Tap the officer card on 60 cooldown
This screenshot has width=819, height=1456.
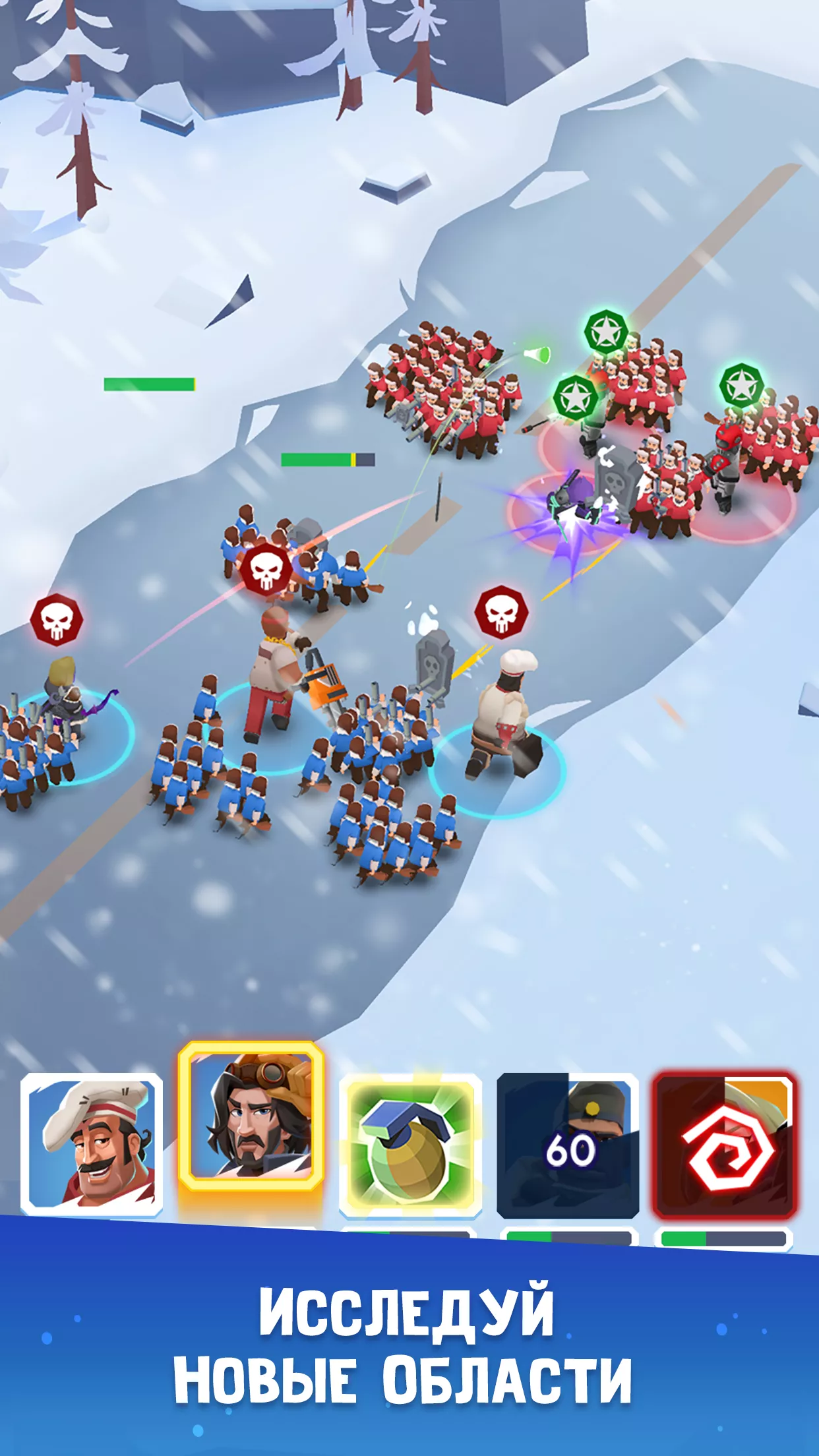(x=568, y=1144)
